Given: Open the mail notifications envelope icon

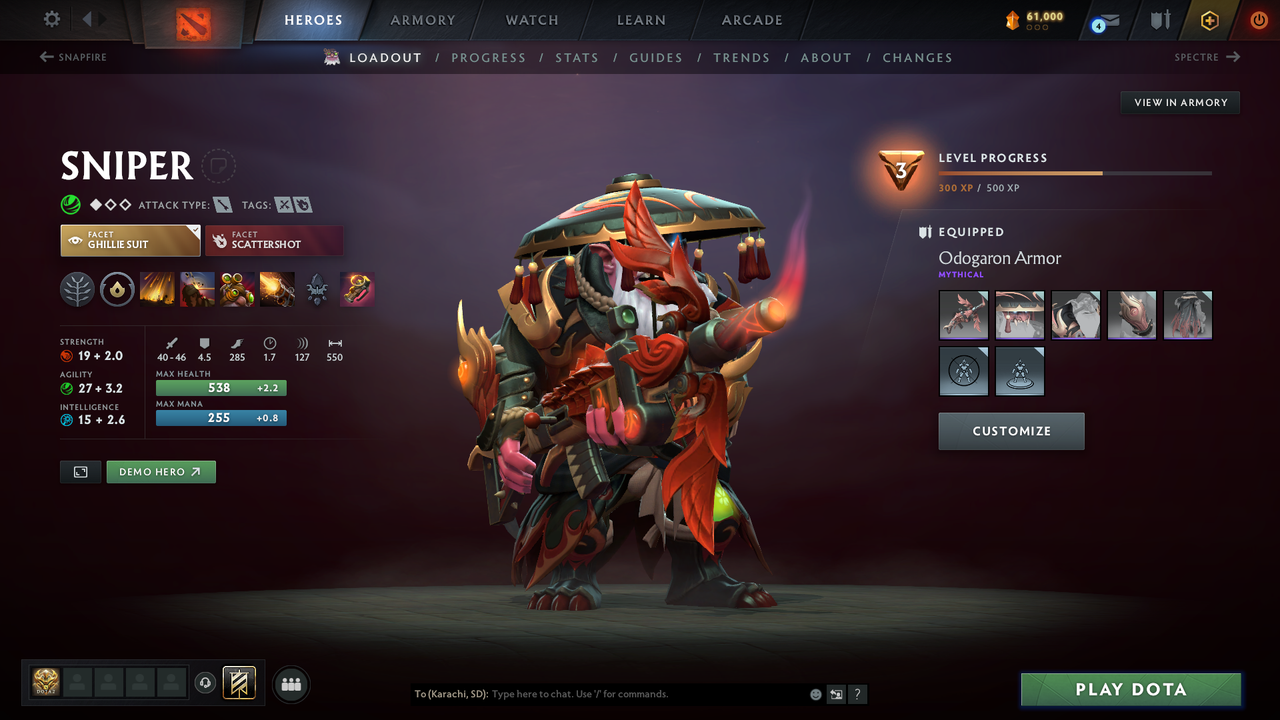Looking at the screenshot, I should click(1104, 20).
